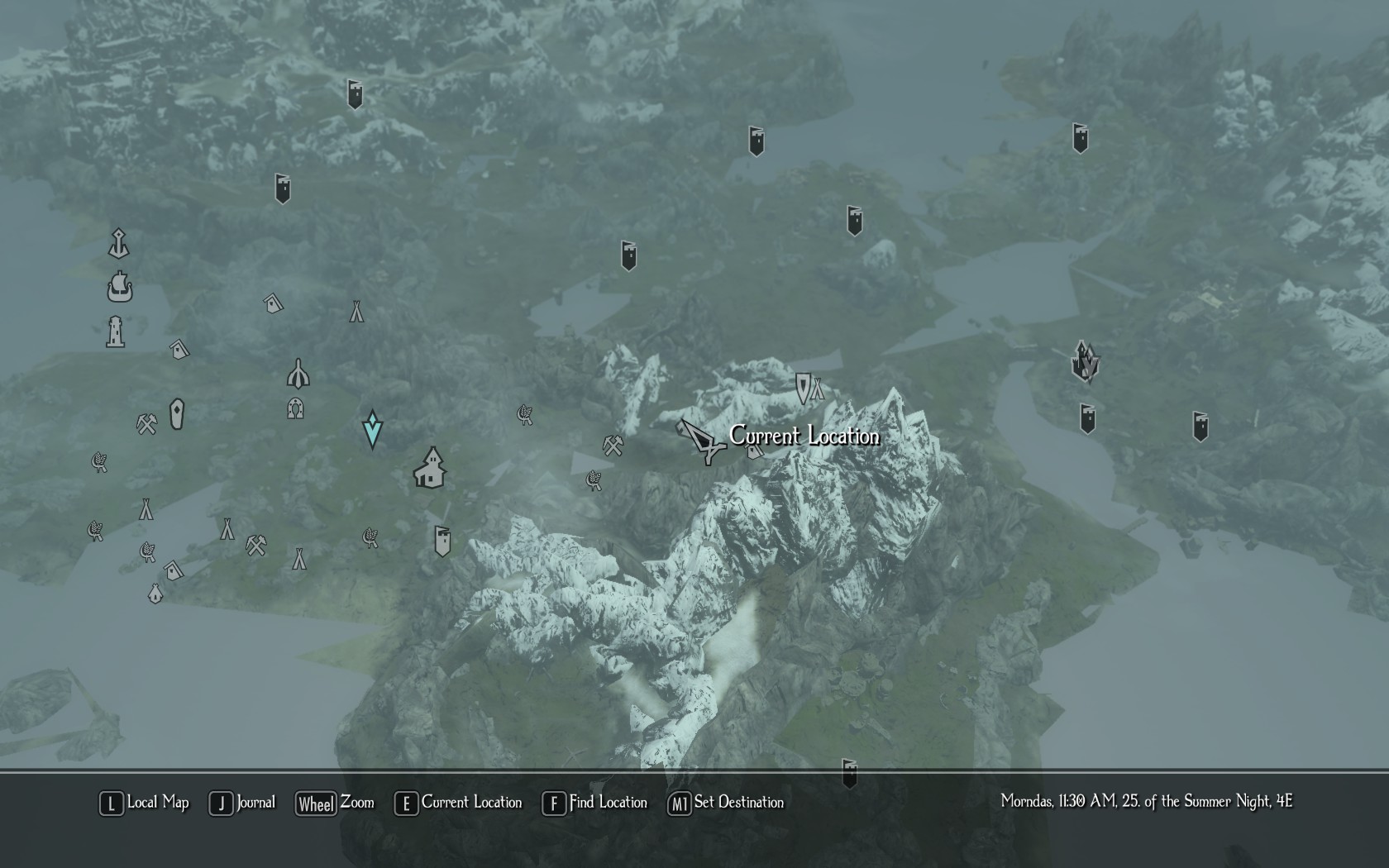Select the white banner map marker
Screen dimensions: 1389x868
[x=442, y=541]
